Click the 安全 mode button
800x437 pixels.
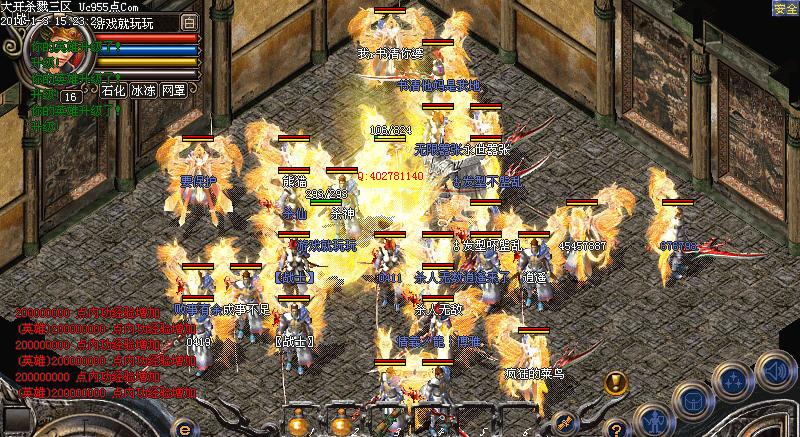785,8
